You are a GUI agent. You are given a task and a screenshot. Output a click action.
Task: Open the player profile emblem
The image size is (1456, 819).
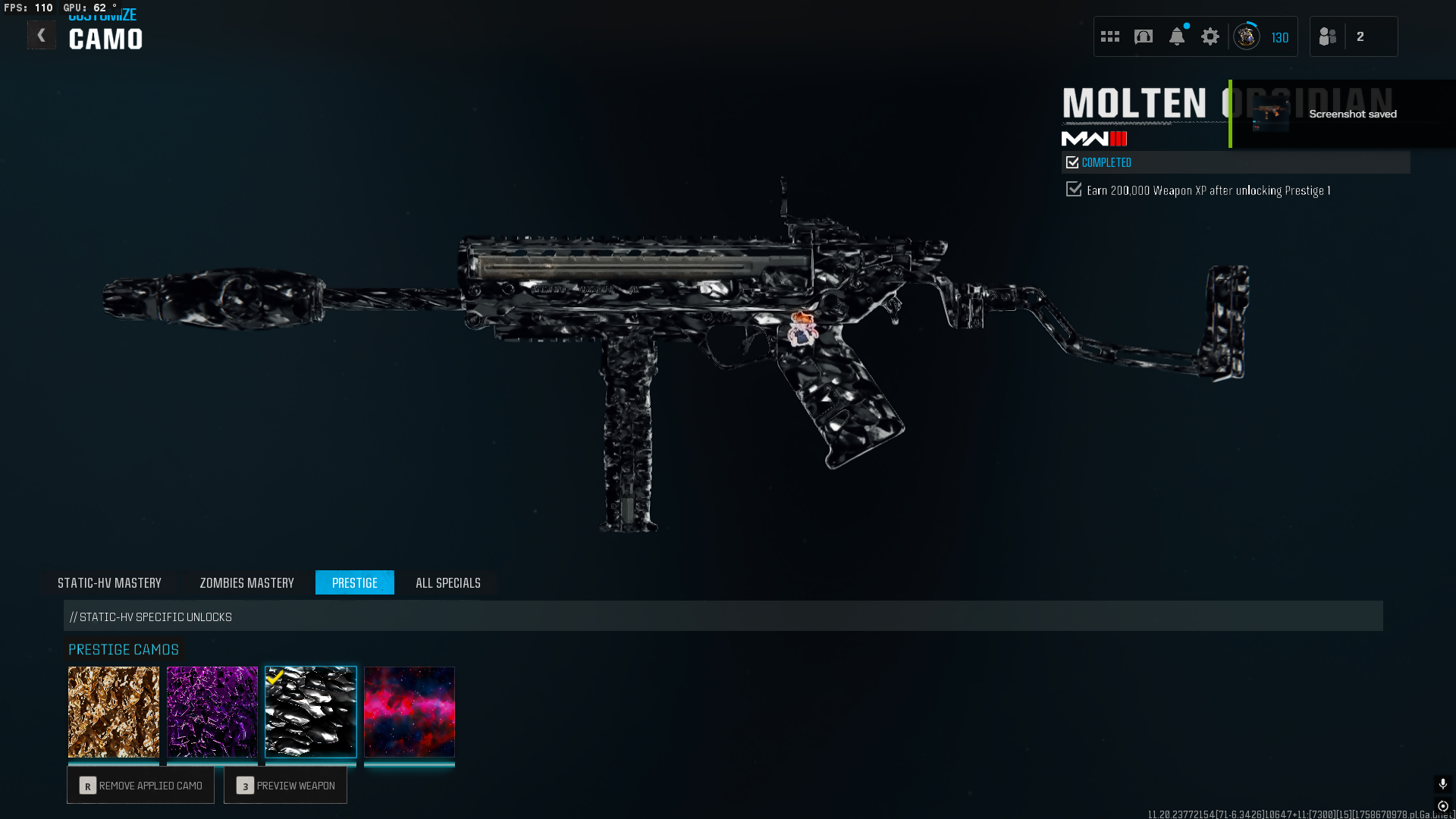(x=1247, y=36)
